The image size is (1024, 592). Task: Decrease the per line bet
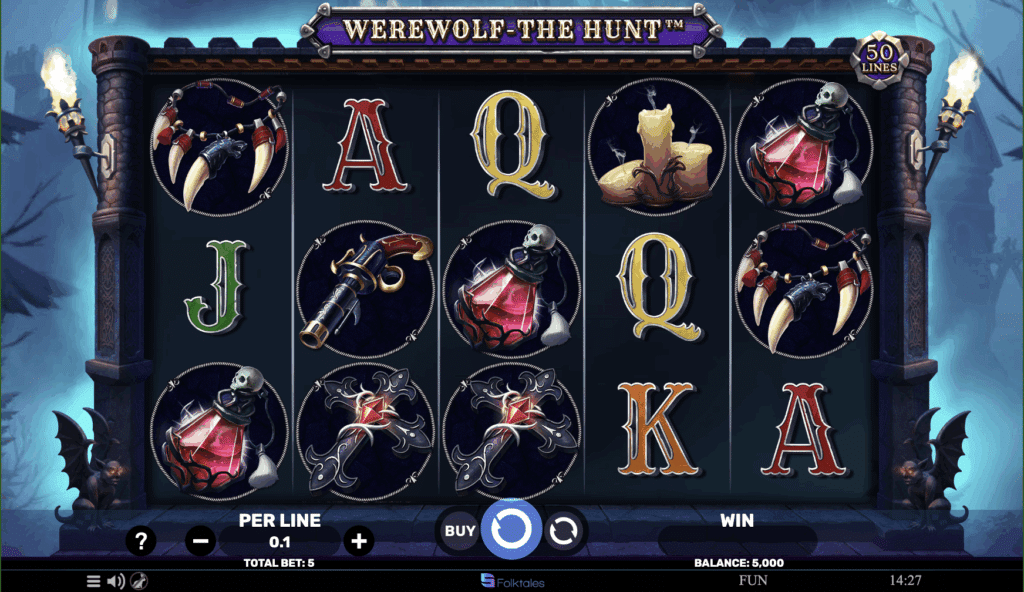pos(200,542)
